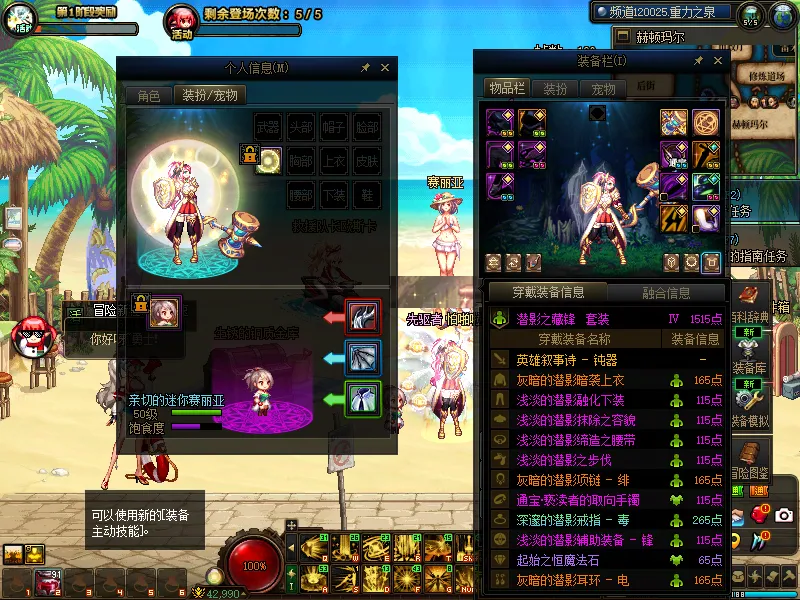Choose the red-bordered pet equipment slot

[x=362, y=317]
